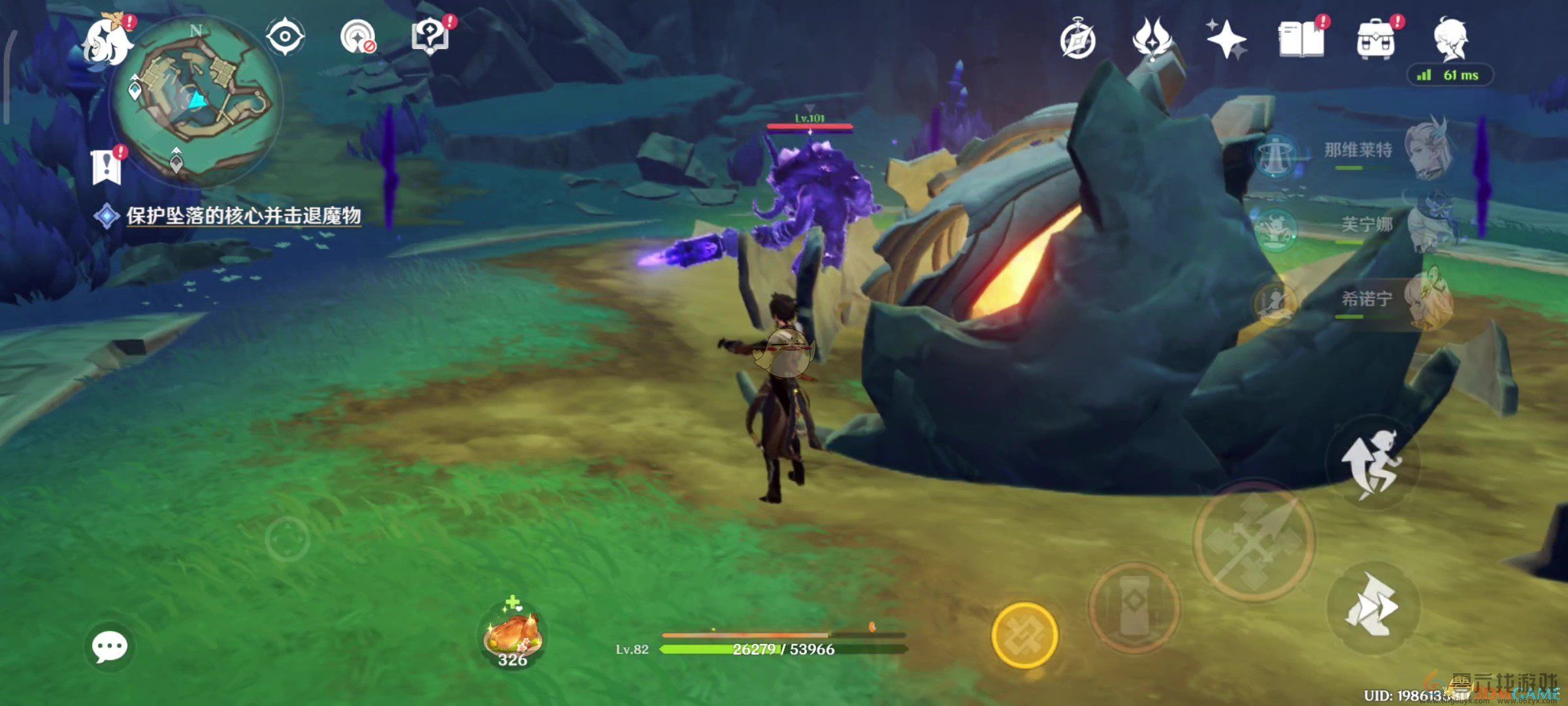Toggle elemental sight eye icon

[x=286, y=37]
